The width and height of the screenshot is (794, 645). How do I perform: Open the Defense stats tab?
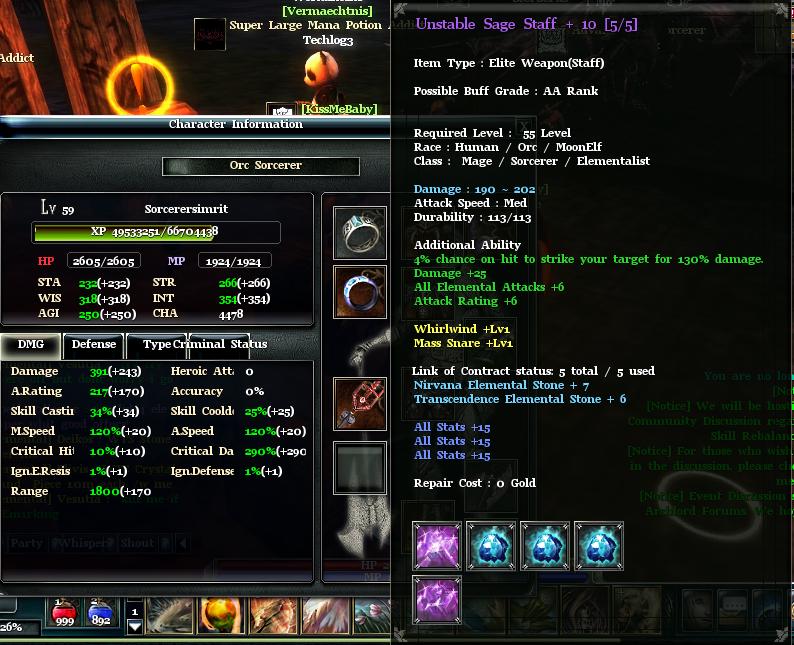coord(94,344)
